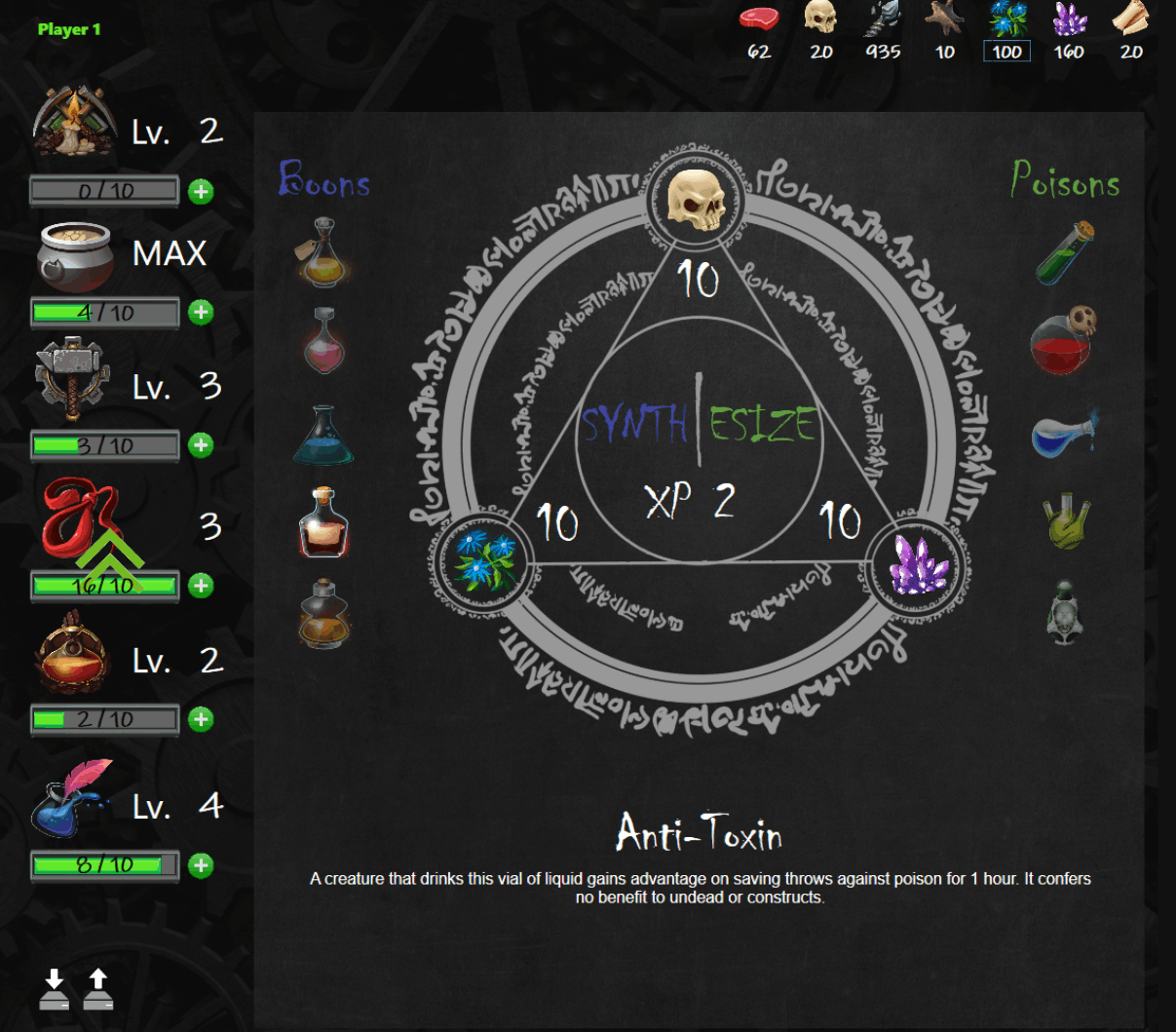Add a point to the quill and ink skill
Image resolution: width=1176 pixels, height=1032 pixels.
tap(201, 865)
